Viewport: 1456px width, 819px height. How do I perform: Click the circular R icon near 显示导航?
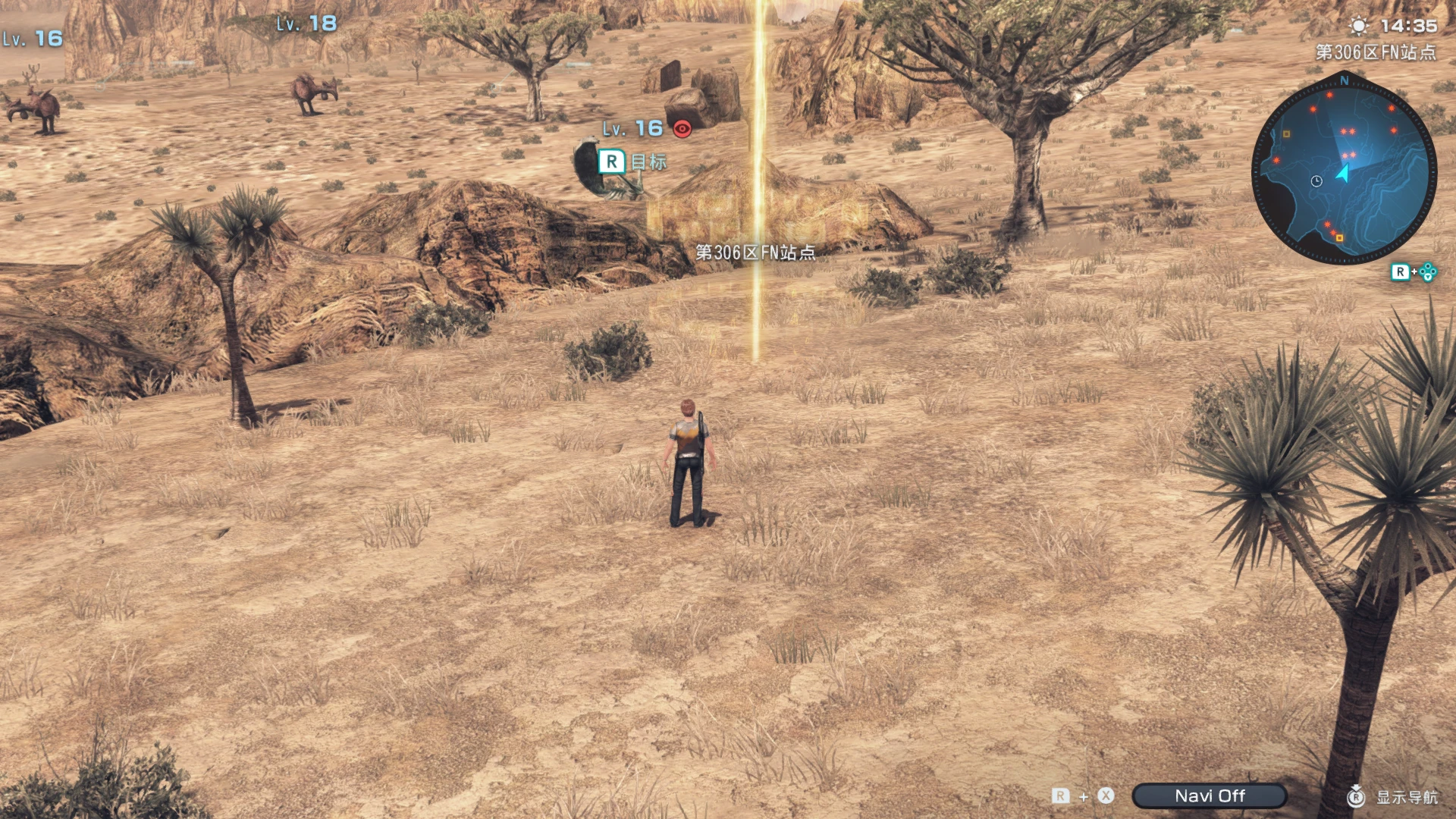[1357, 796]
